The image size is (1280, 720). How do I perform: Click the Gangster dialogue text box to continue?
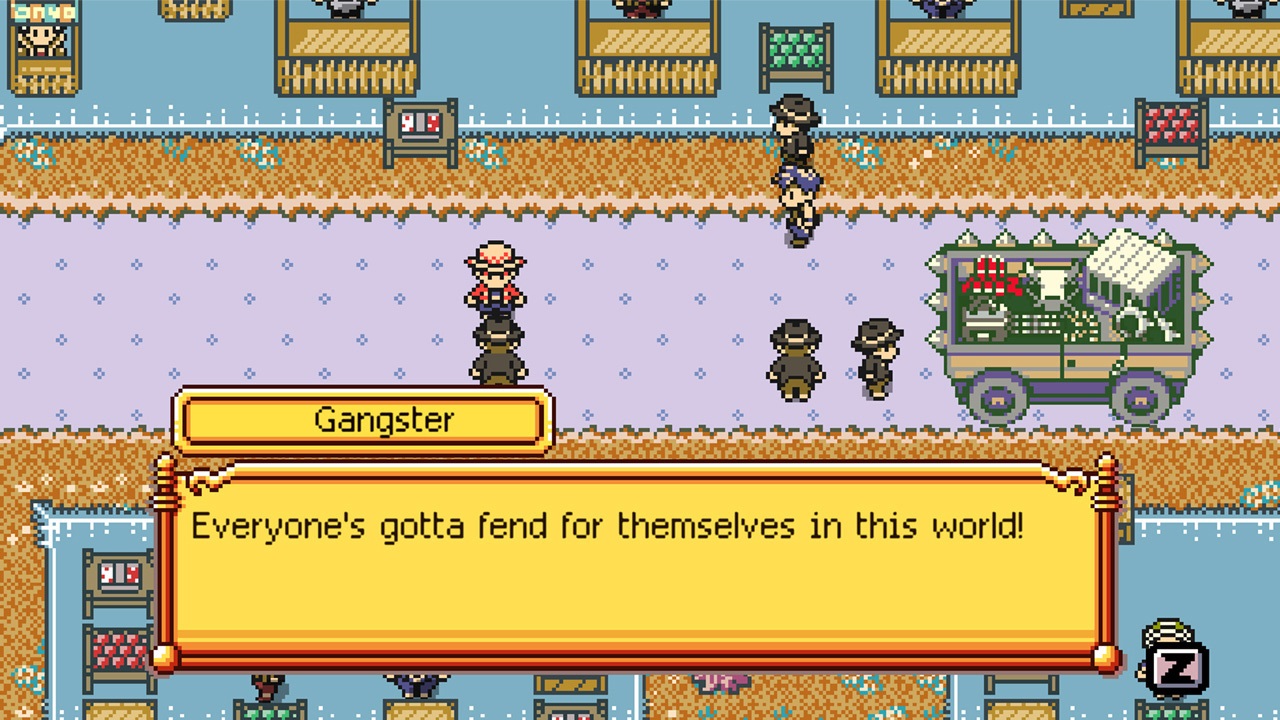coord(634,563)
